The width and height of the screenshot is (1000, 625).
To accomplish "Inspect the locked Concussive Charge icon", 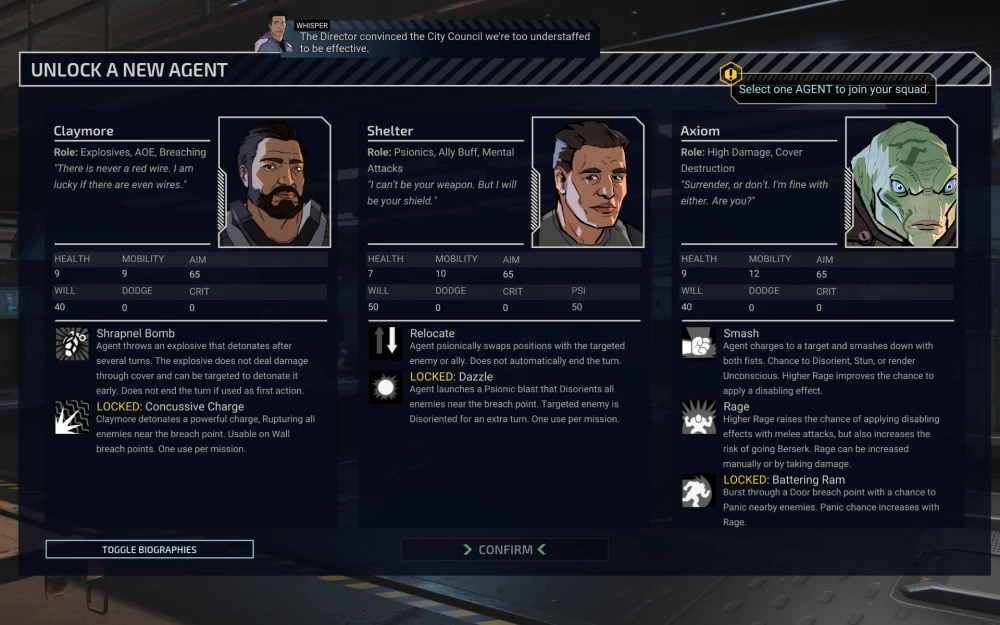I will pos(72,417).
